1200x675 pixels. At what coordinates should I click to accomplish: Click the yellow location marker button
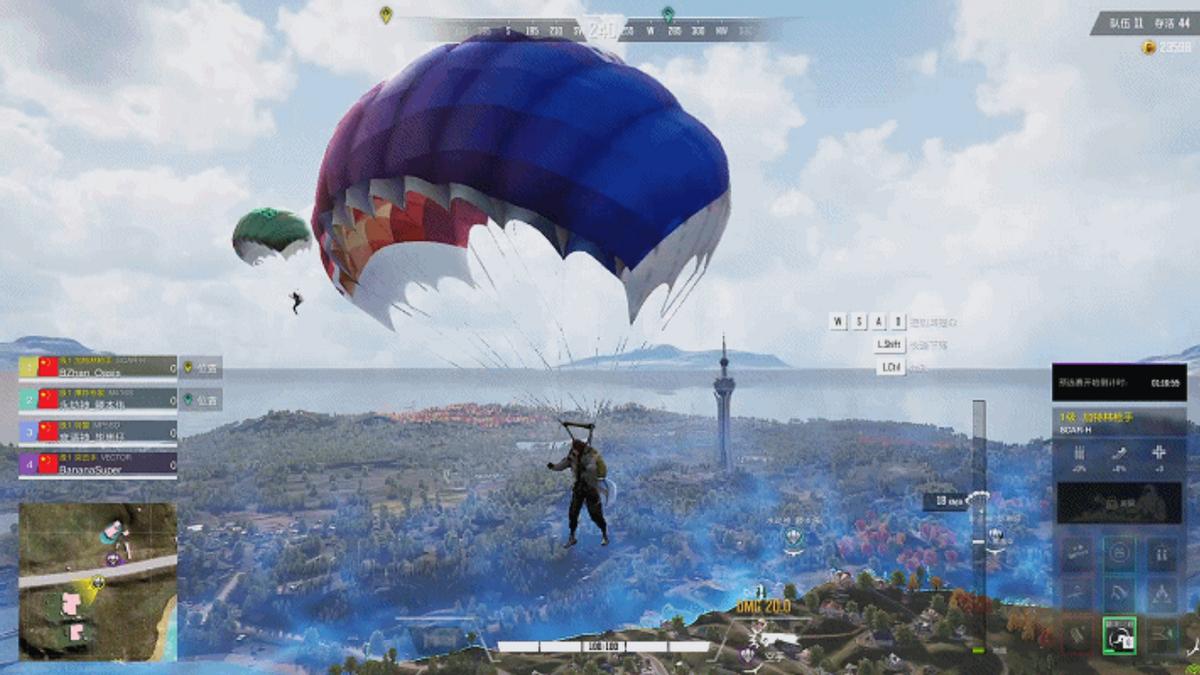[201, 367]
